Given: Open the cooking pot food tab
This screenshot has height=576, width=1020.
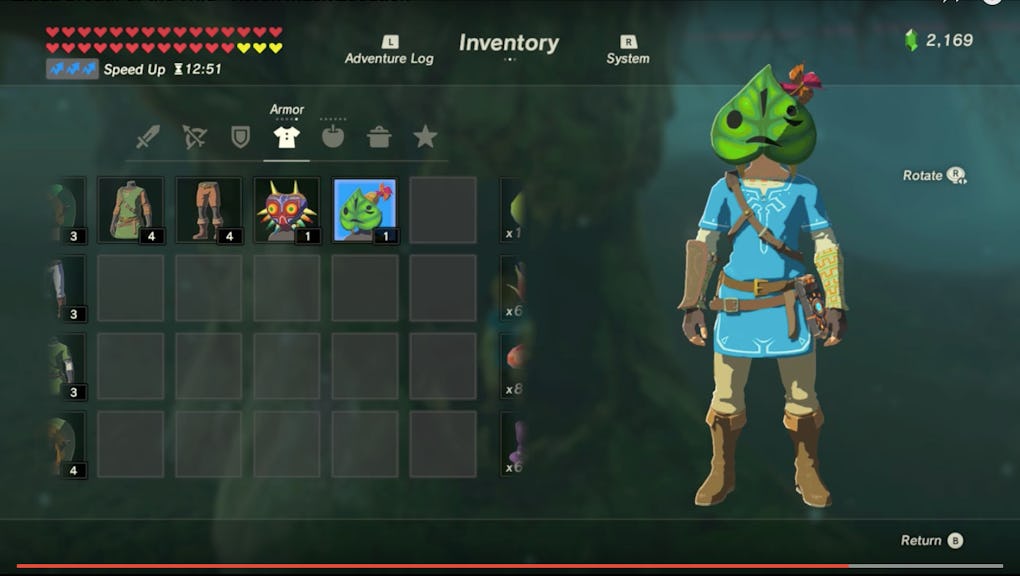Looking at the screenshot, I should pos(379,137).
